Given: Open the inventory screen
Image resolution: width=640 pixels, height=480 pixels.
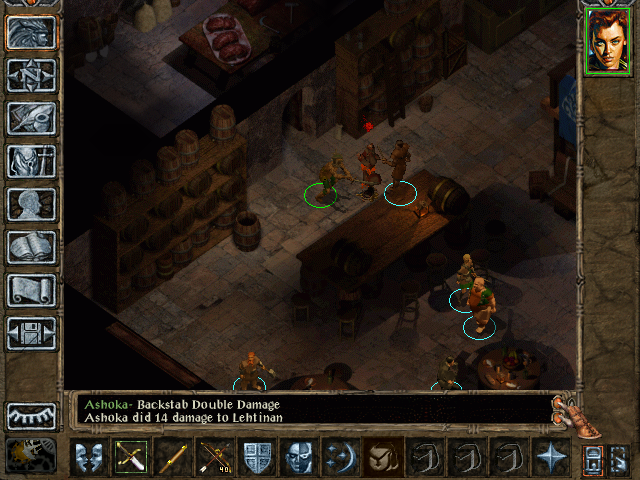Looking at the screenshot, I should [32, 161].
